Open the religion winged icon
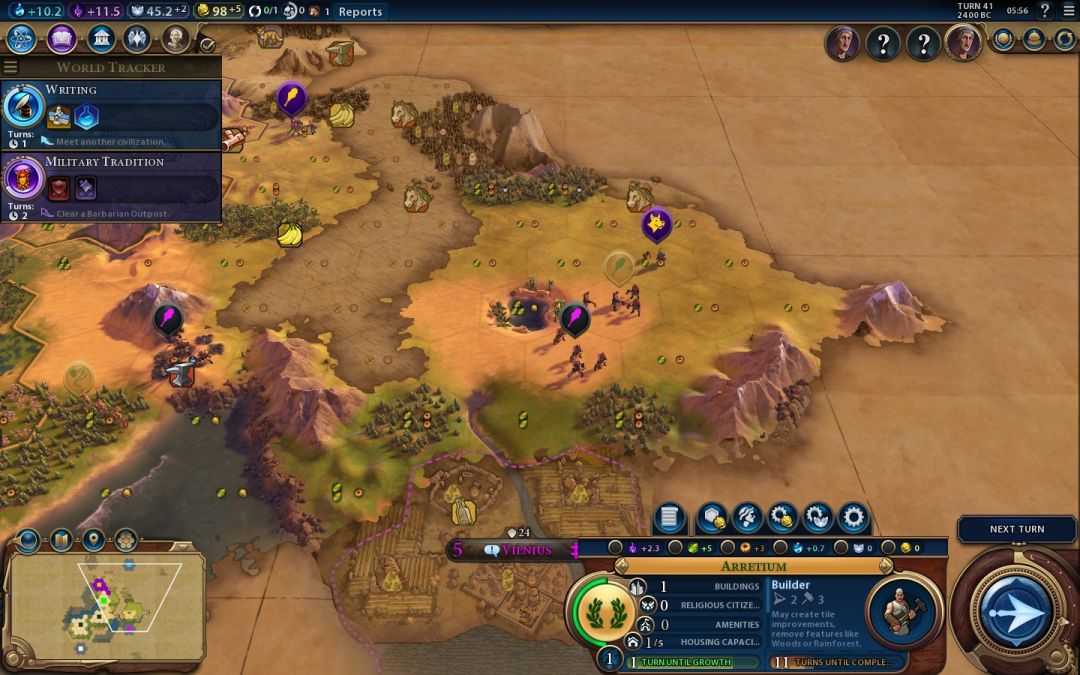Viewport: 1080px width, 675px height. point(138,39)
